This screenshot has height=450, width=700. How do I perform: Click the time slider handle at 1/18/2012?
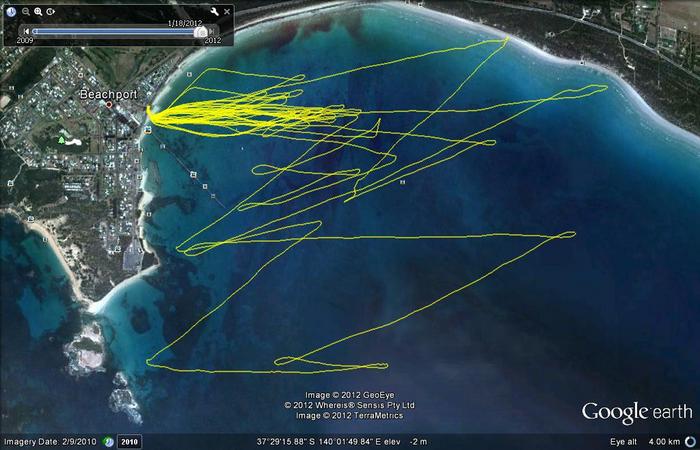(x=200, y=31)
